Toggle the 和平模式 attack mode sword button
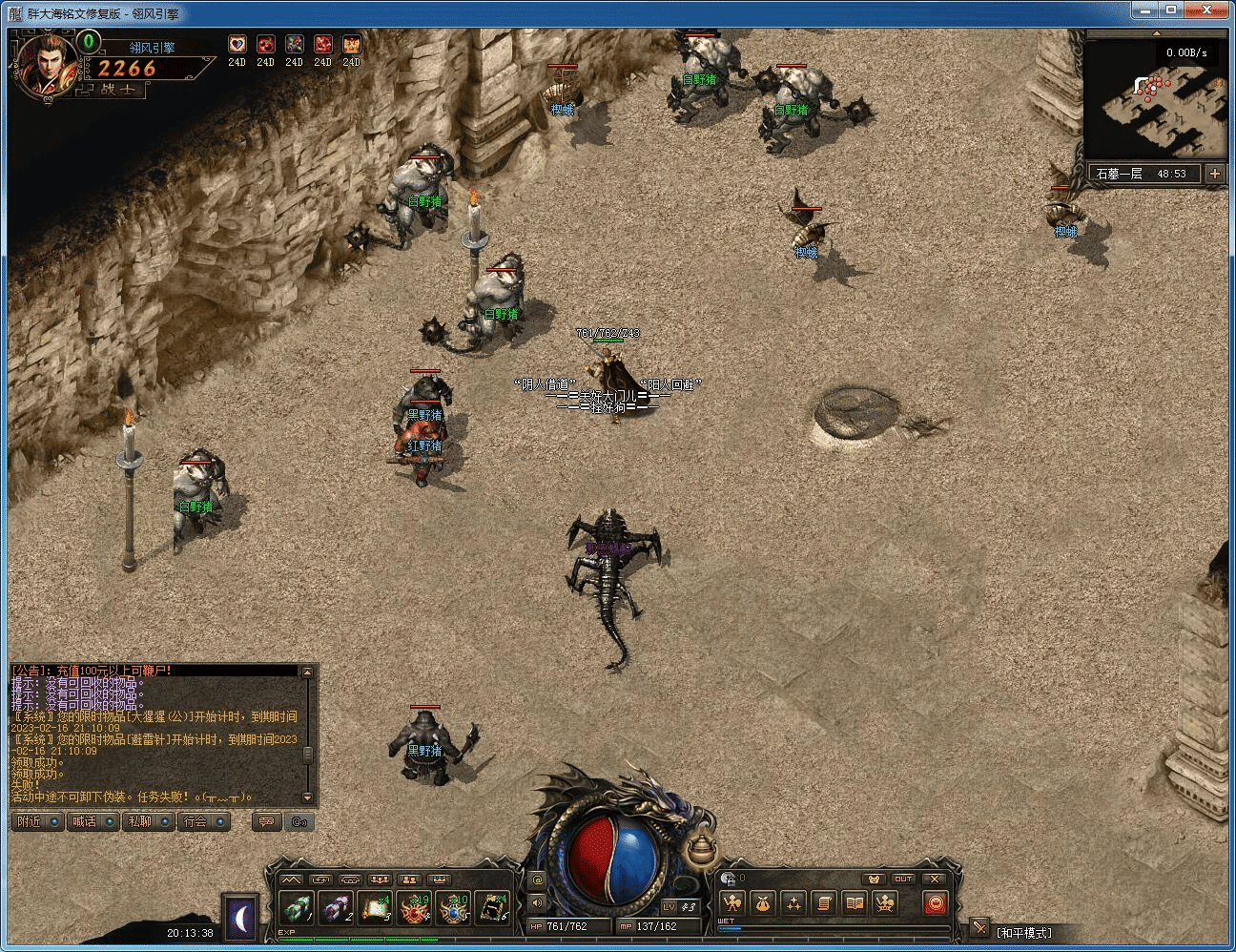 979,927
